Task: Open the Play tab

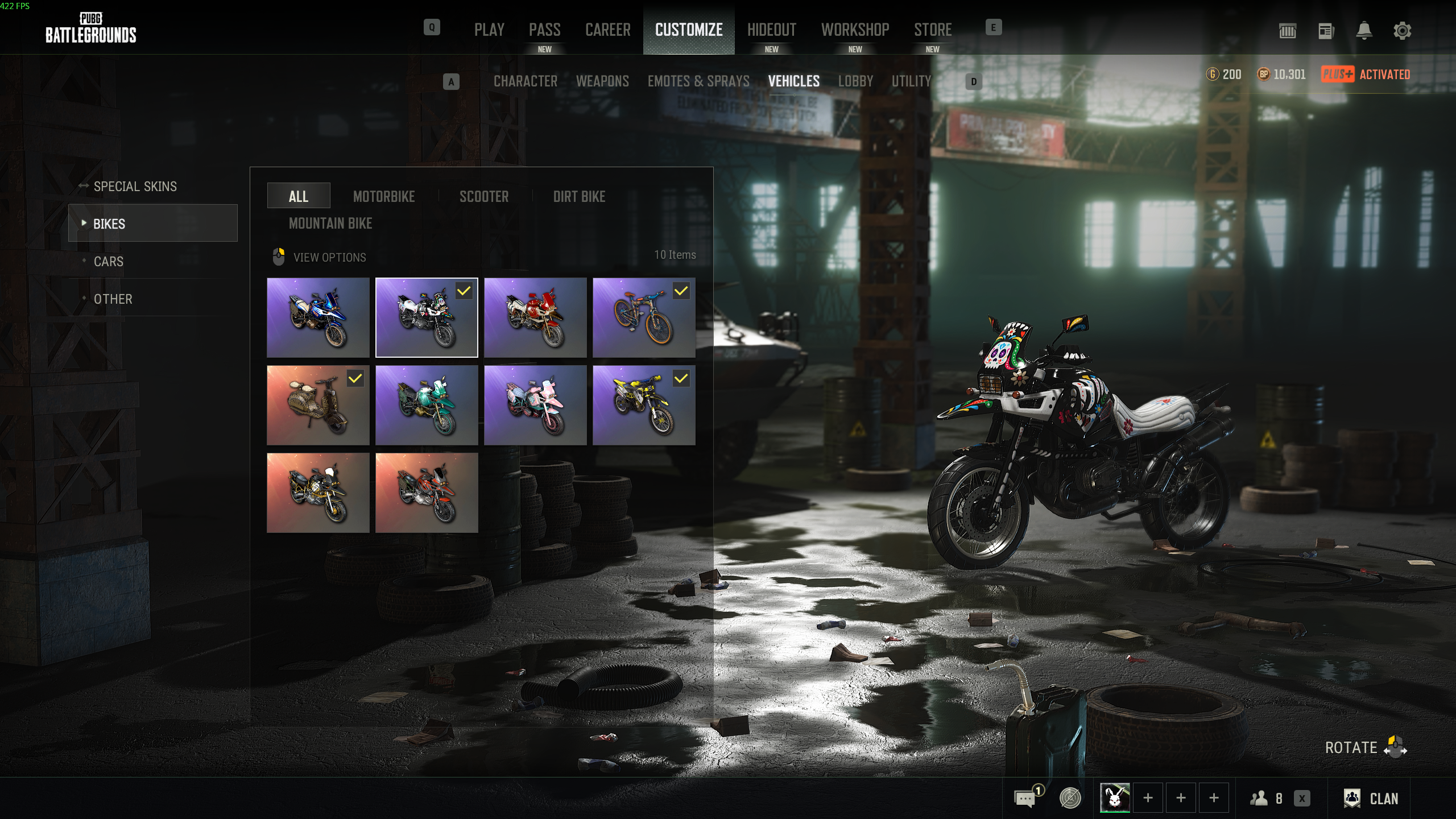Action: click(489, 30)
